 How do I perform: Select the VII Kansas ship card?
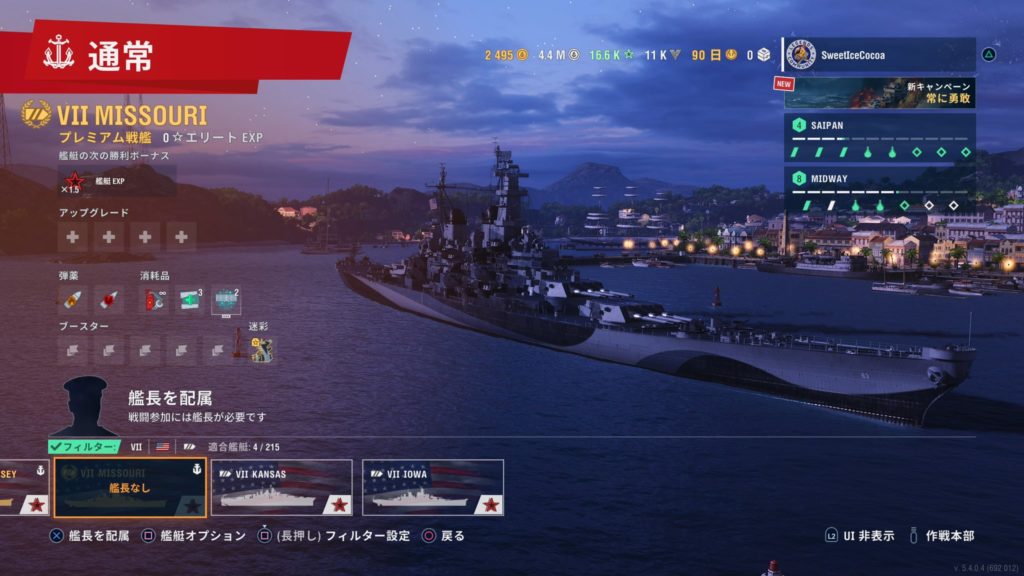coord(281,488)
